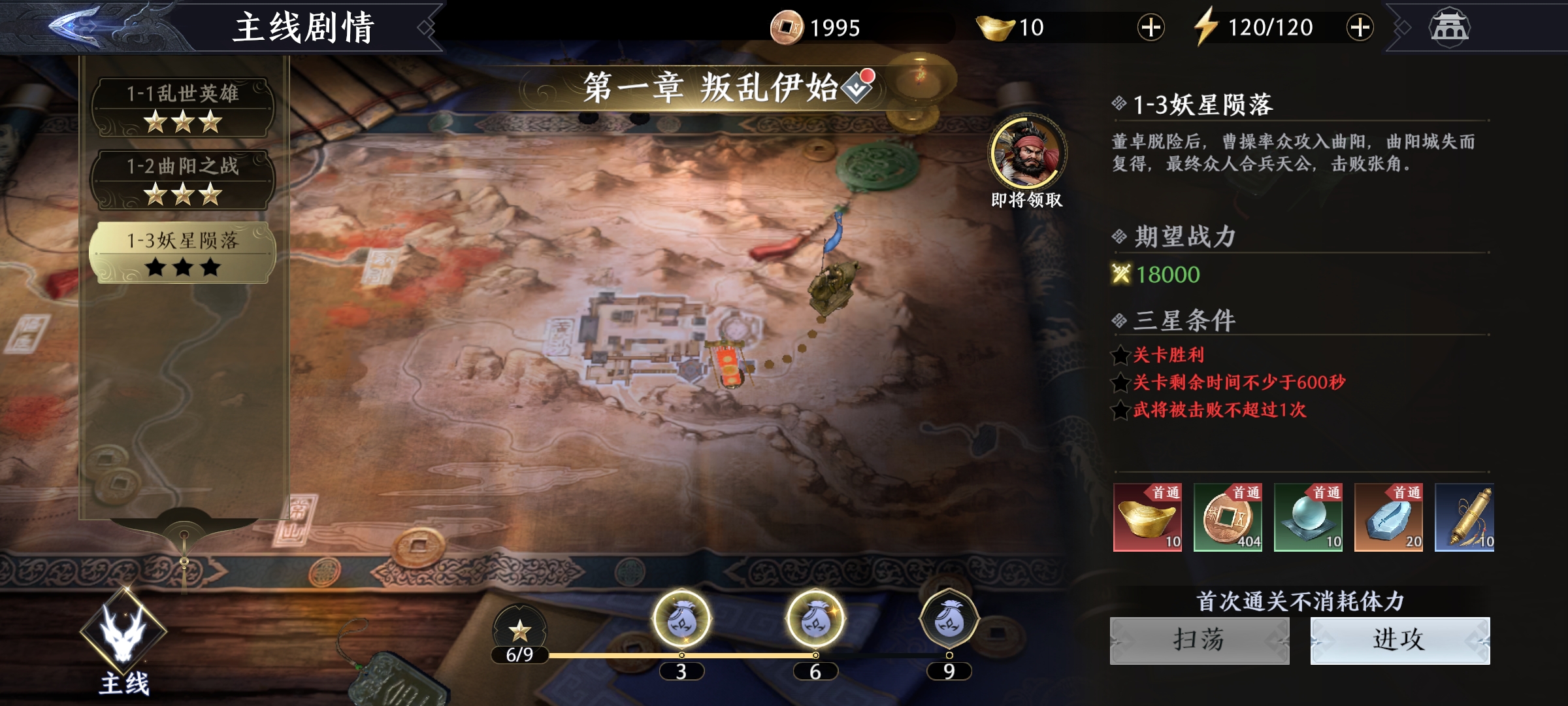Viewport: 1568px width, 706px height.
Task: Tap the 扫荡 sweep button
Action: coord(1200,641)
